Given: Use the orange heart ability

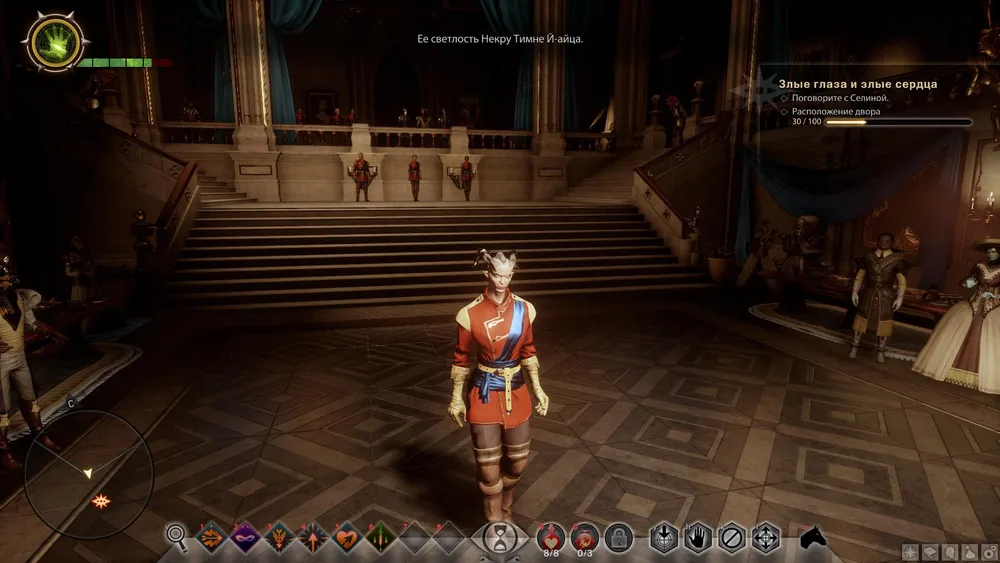Looking at the screenshot, I should 347,537.
